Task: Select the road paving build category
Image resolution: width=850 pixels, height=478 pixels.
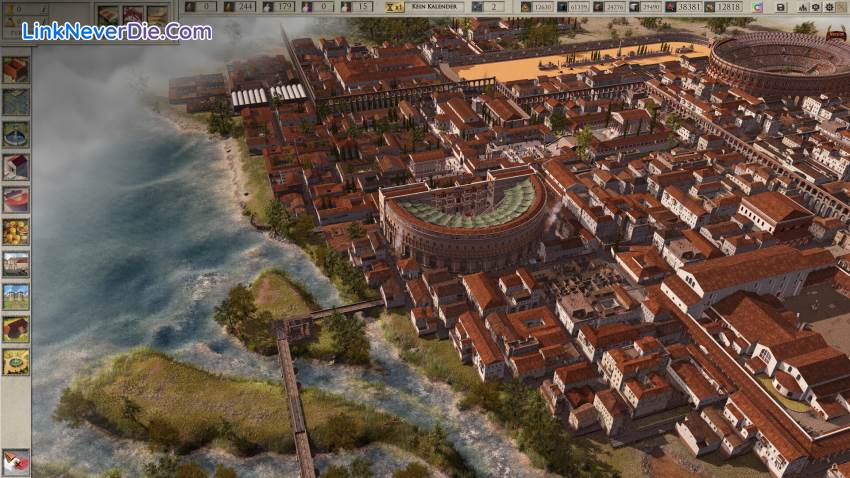Action: [x=15, y=101]
